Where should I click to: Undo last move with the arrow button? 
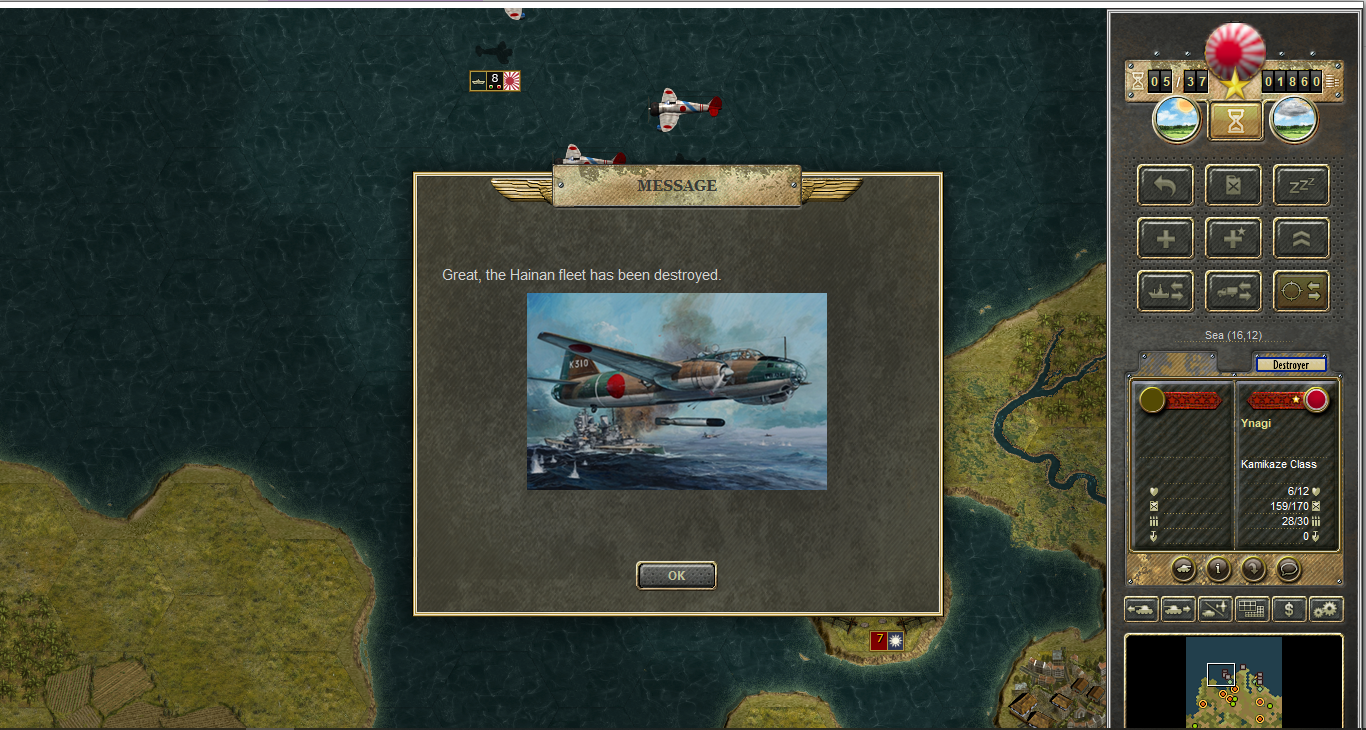(x=1165, y=185)
